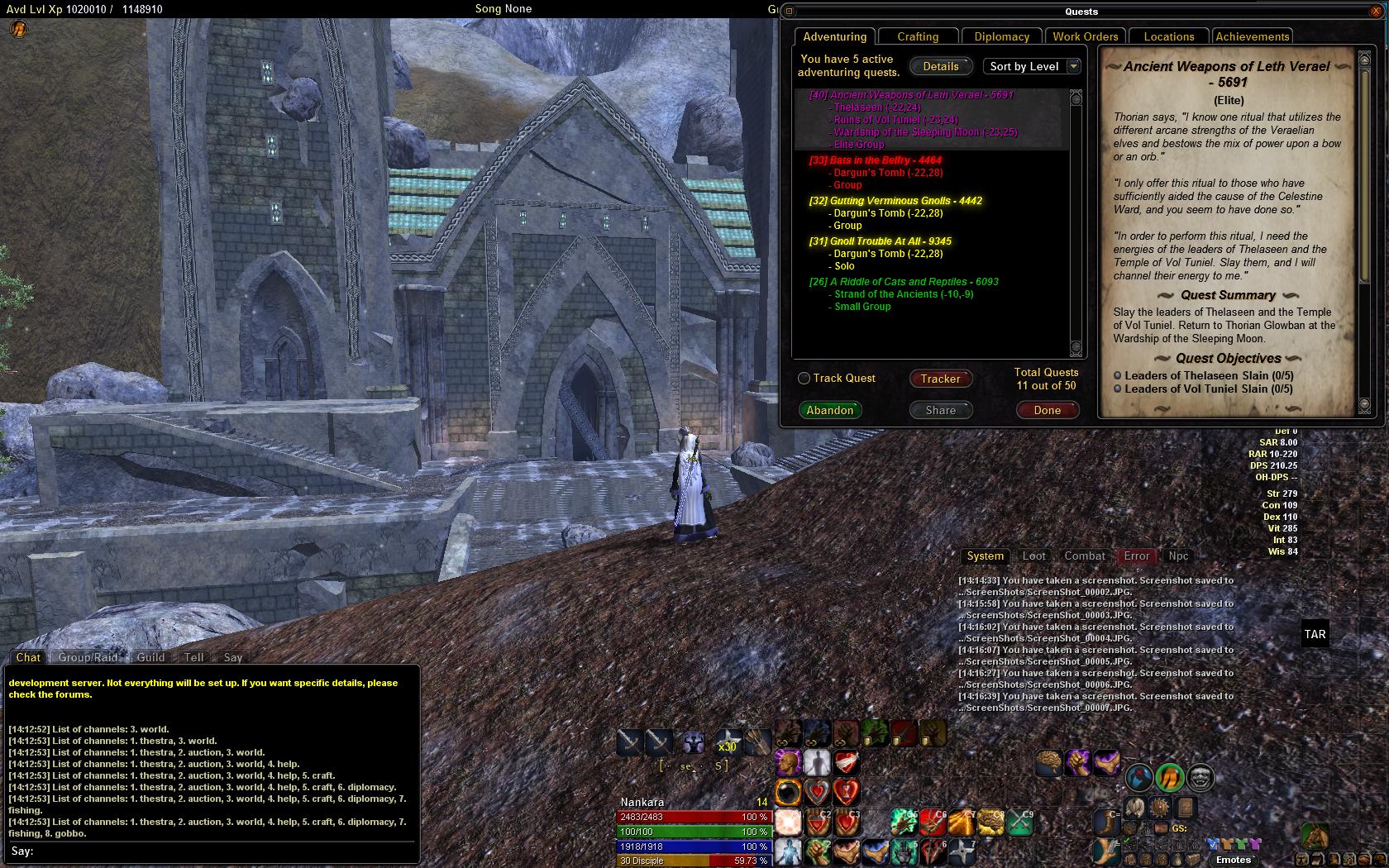Switch to the Crafting quests tab

point(918,36)
